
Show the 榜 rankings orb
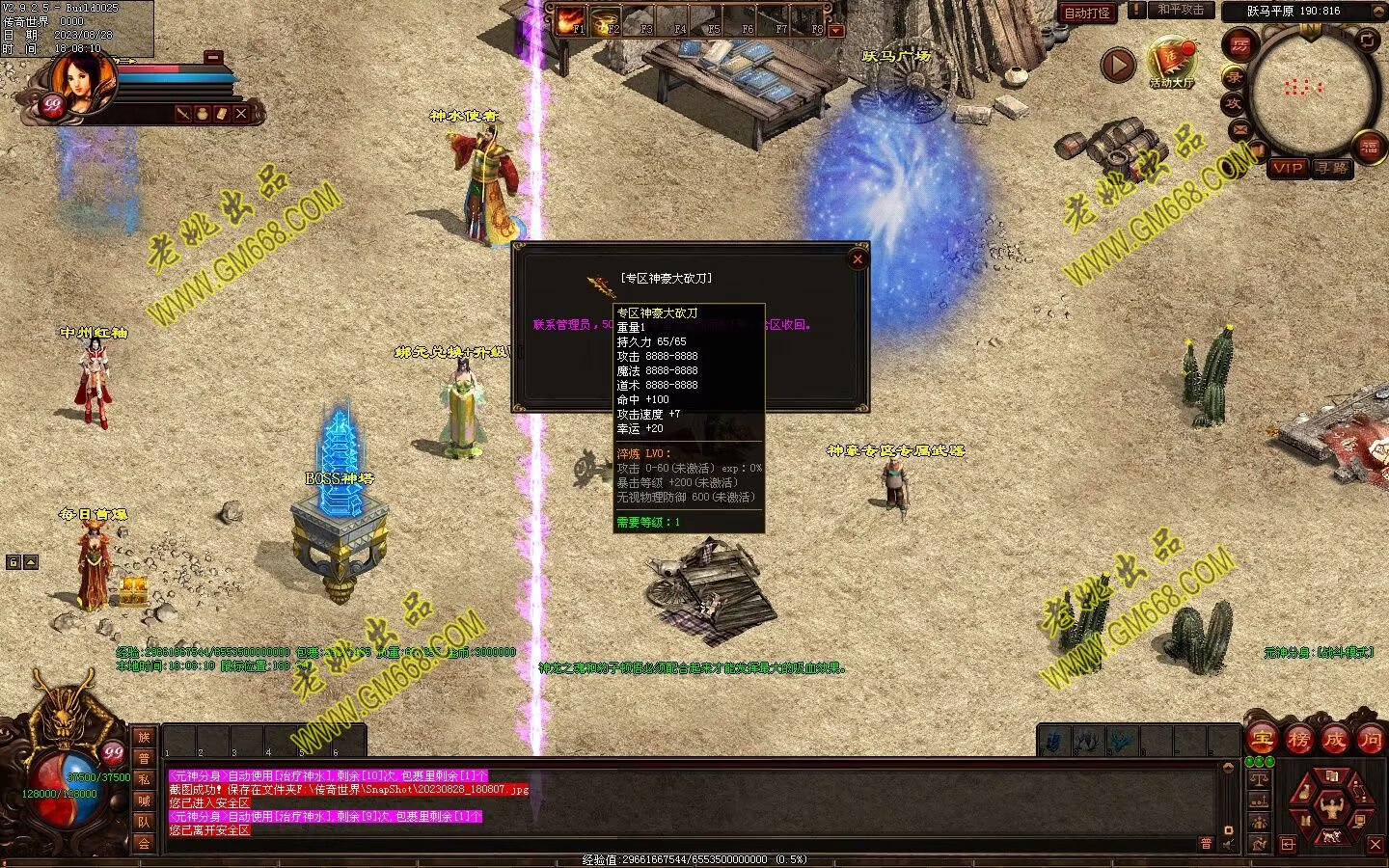pos(1298,740)
